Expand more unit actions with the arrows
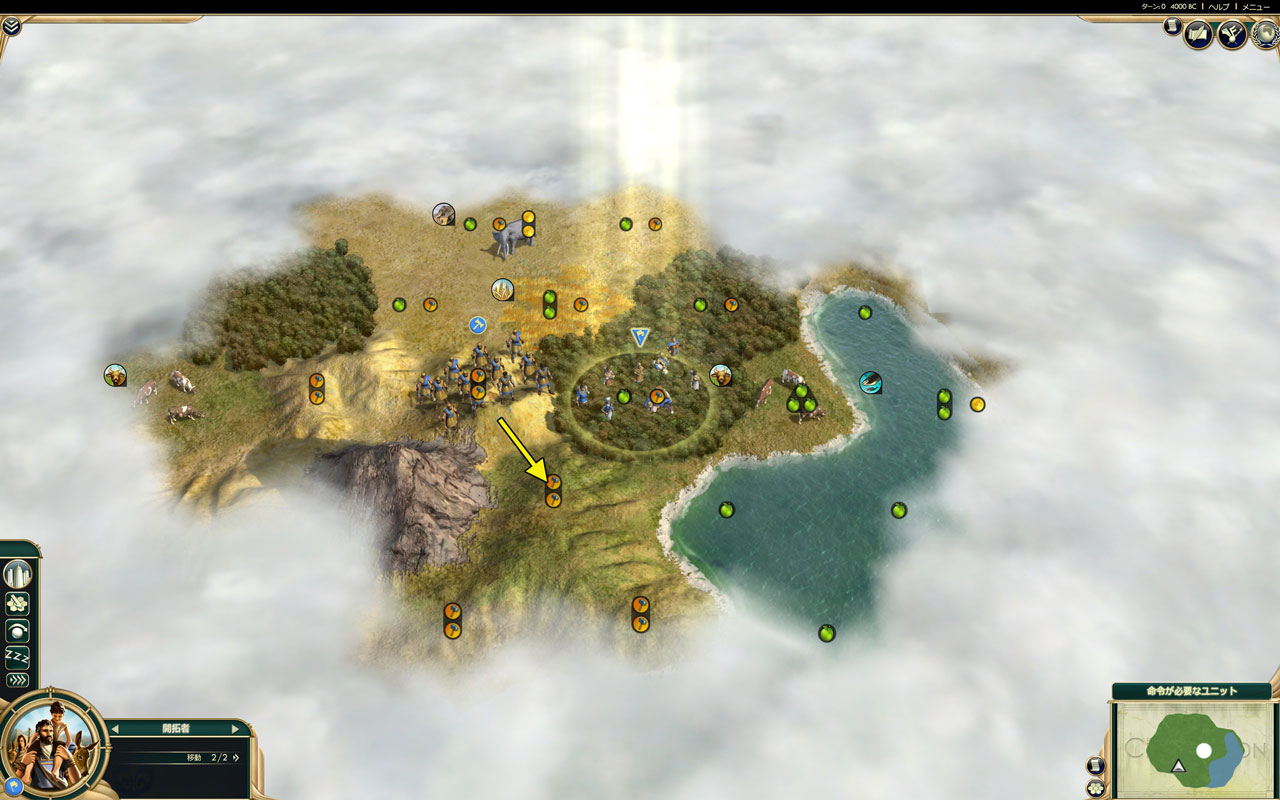1280x800 pixels. coord(18,680)
